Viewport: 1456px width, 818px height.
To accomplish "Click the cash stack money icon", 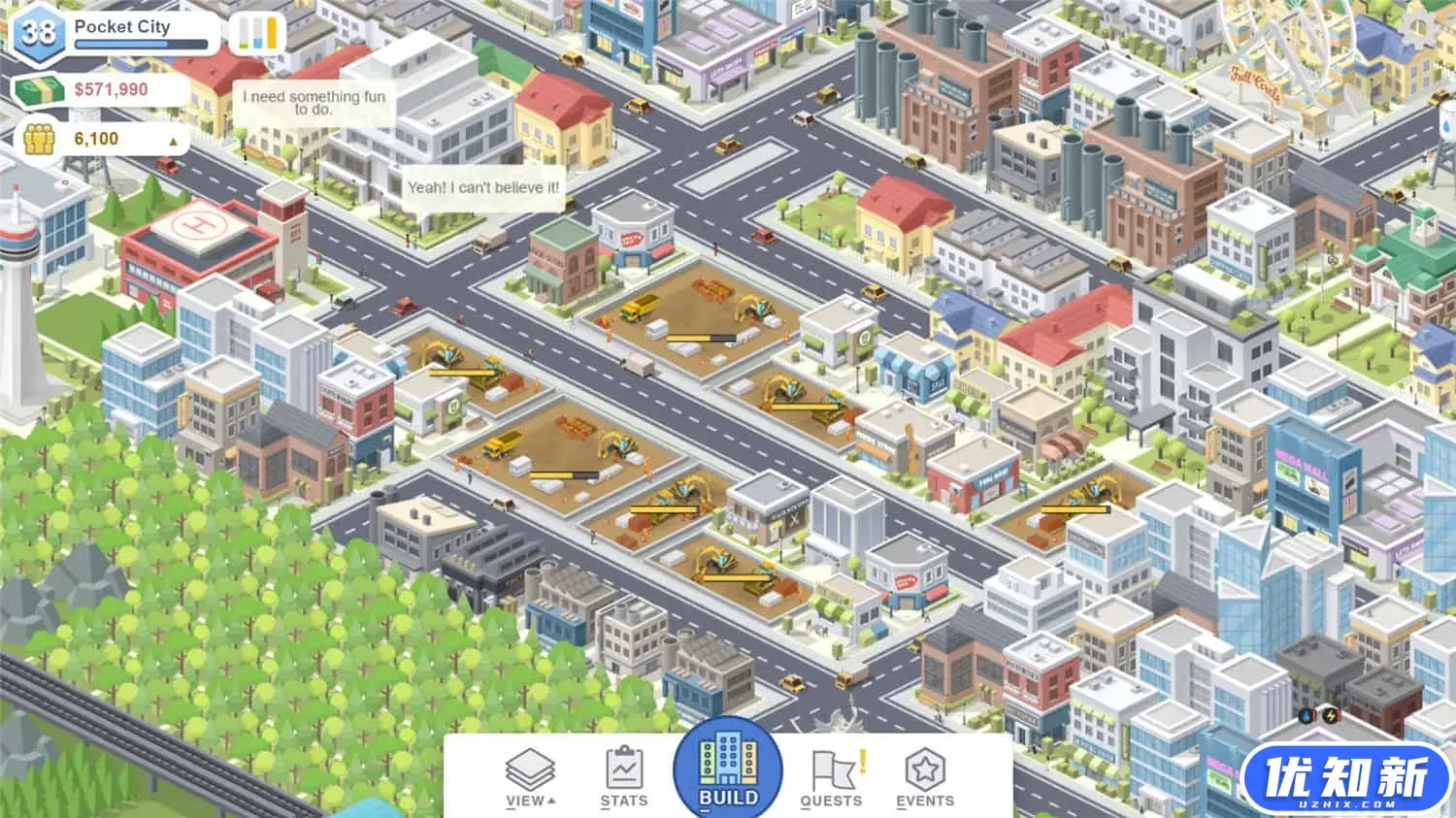I will (x=39, y=88).
